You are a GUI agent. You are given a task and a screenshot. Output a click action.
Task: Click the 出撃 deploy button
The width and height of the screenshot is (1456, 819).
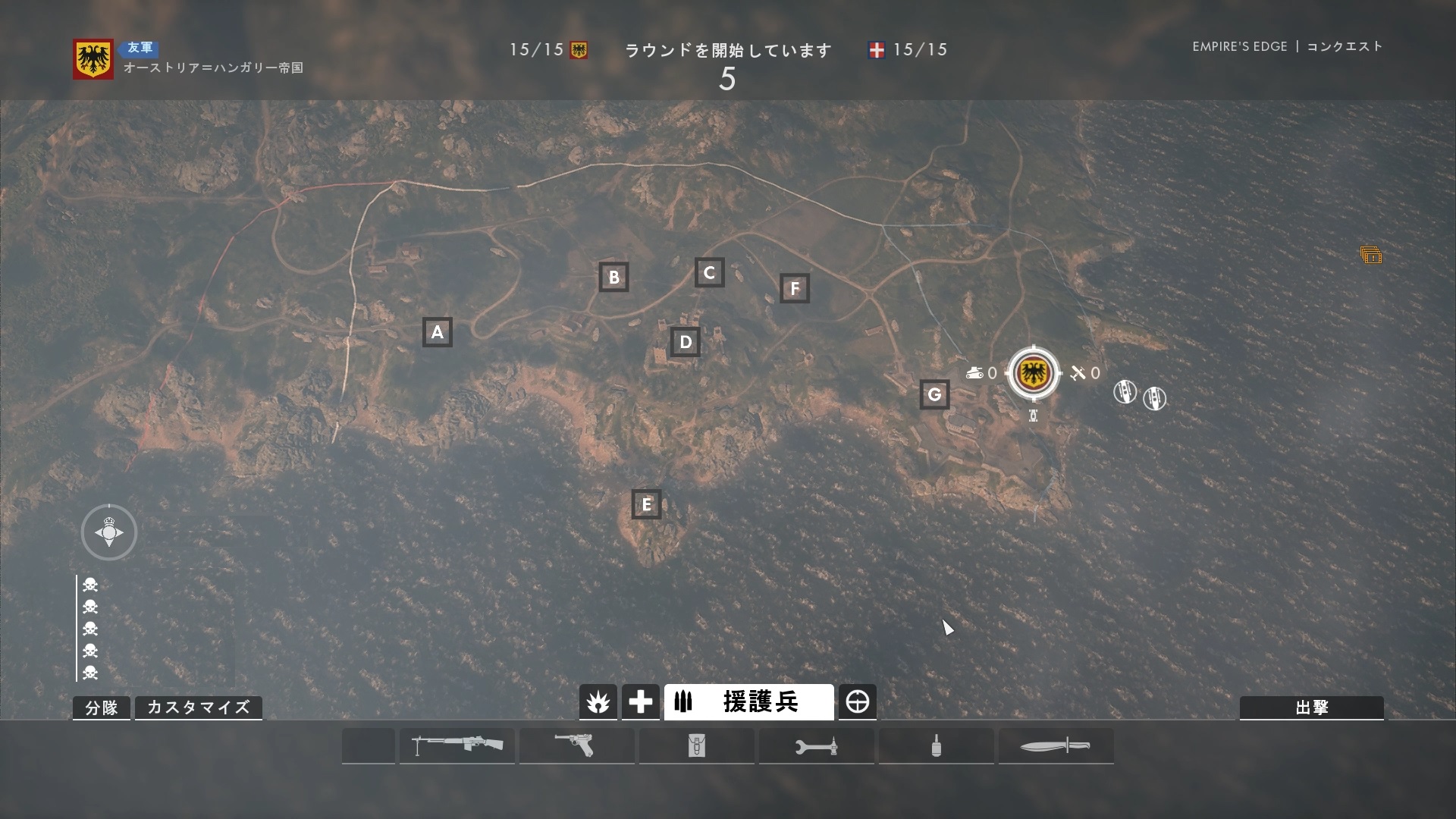point(1311,708)
